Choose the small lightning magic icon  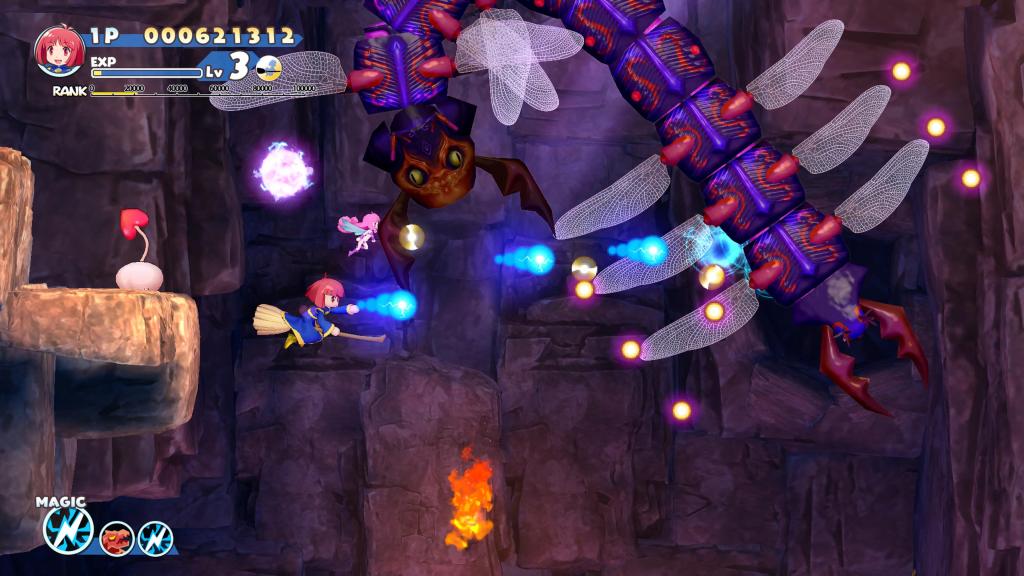pos(155,538)
